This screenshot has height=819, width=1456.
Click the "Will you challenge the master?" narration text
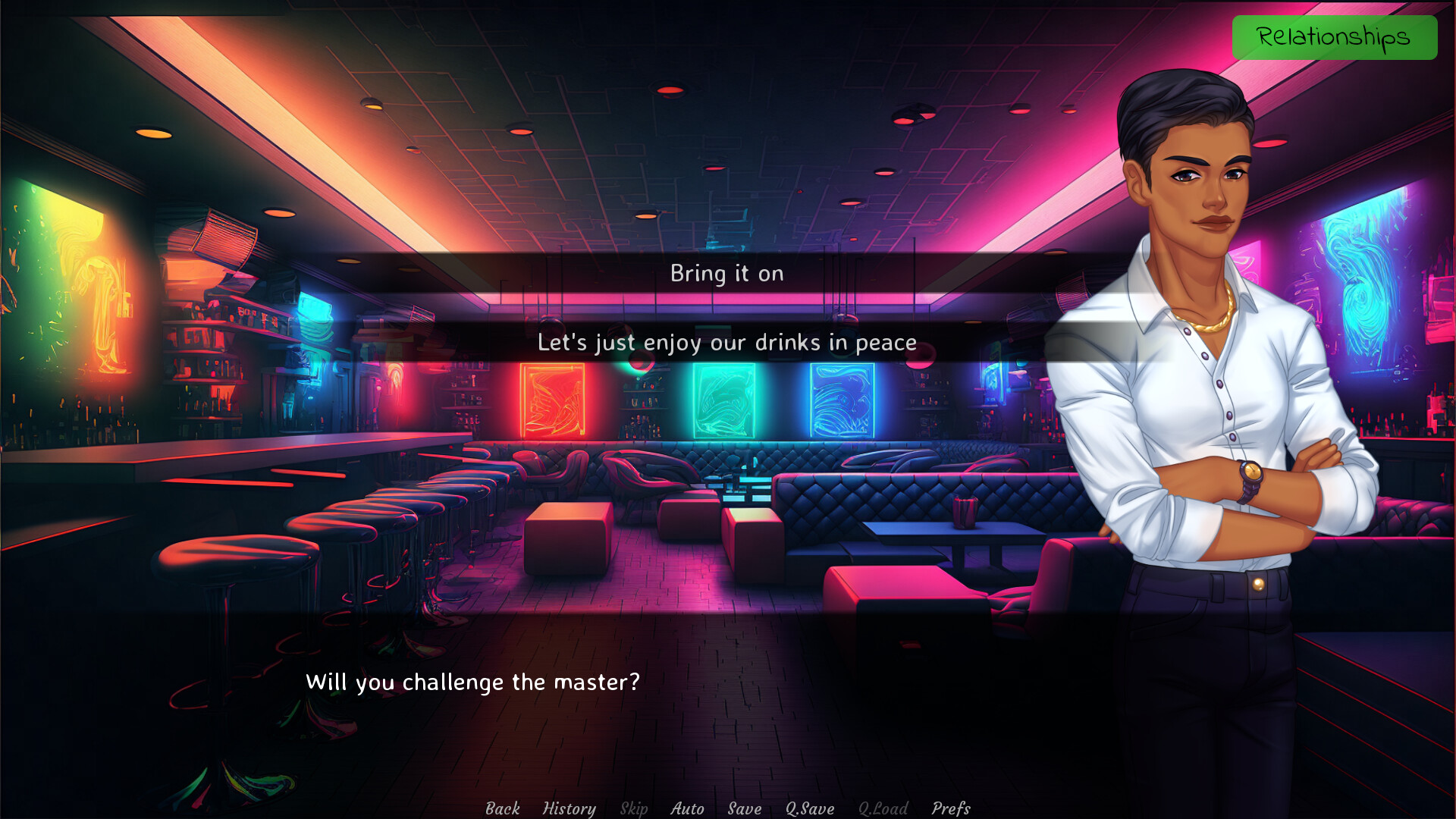click(472, 682)
